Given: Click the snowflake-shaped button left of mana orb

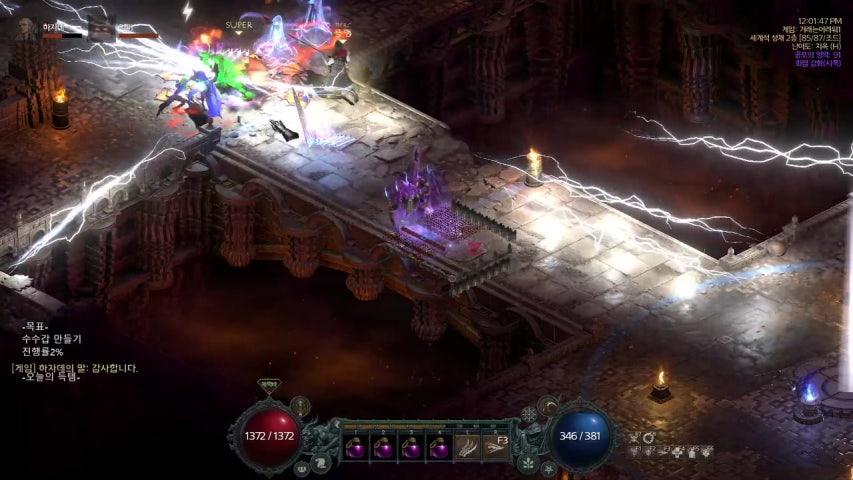Looking at the screenshot, I should [529, 414].
